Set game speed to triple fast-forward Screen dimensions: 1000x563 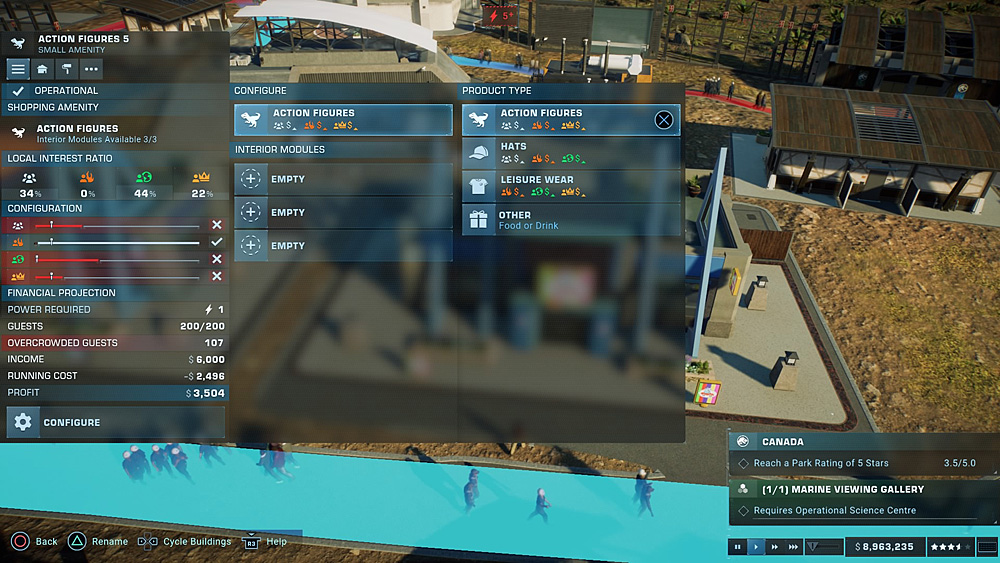coord(794,547)
